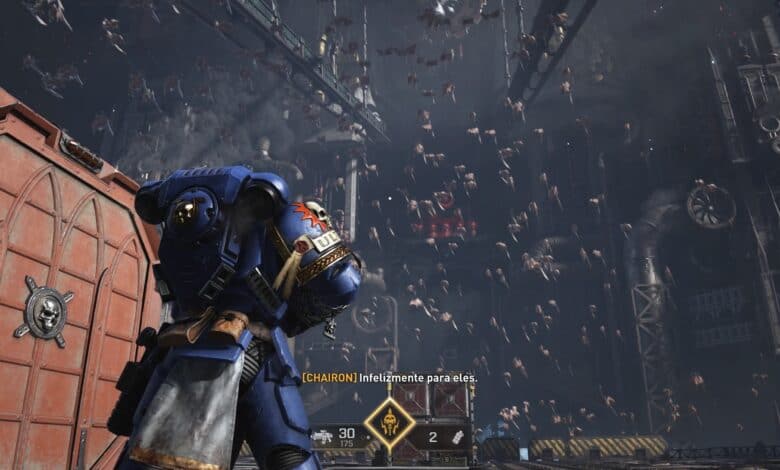The width and height of the screenshot is (780, 470).
Task: Activate the golden skull diamond ability
Action: pos(389,424)
